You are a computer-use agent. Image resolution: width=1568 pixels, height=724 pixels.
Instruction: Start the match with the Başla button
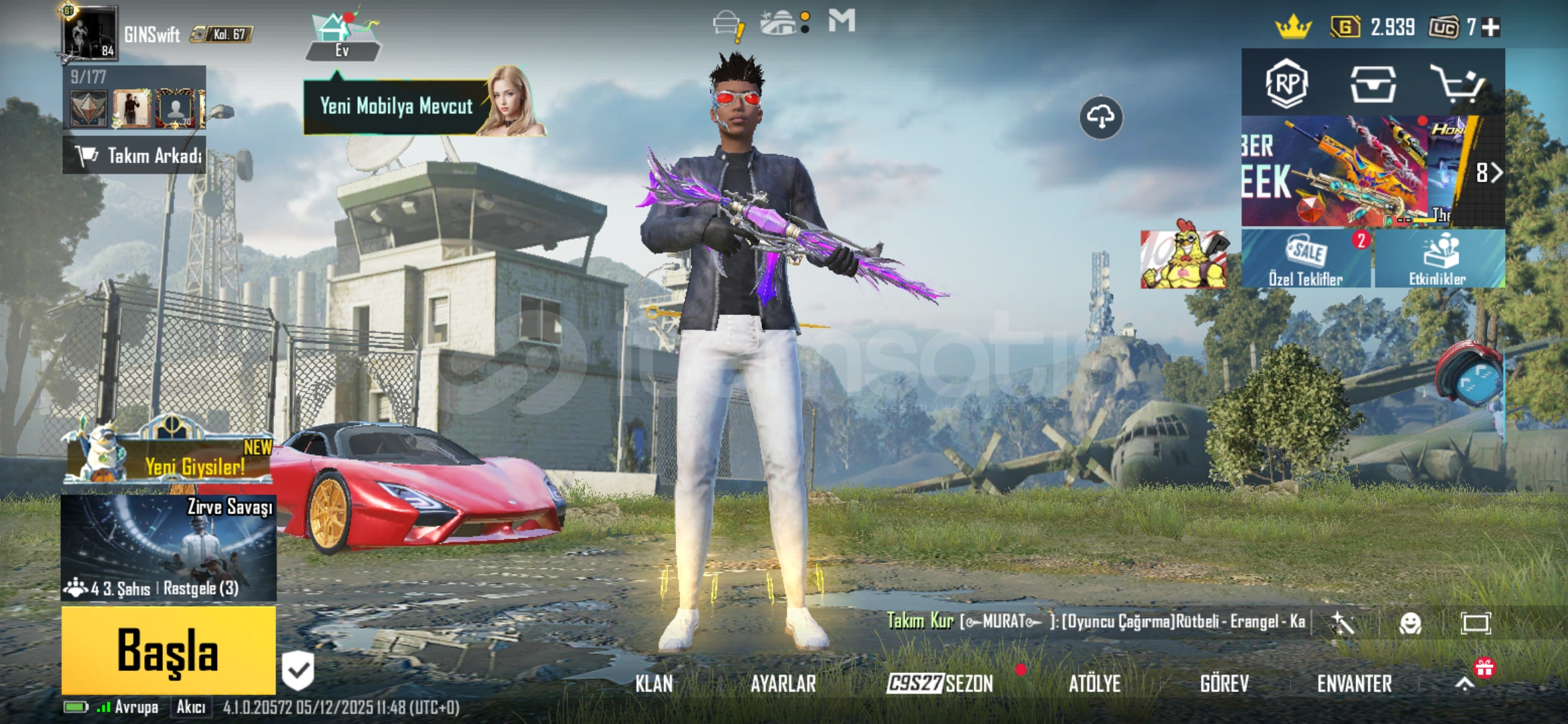(168, 650)
